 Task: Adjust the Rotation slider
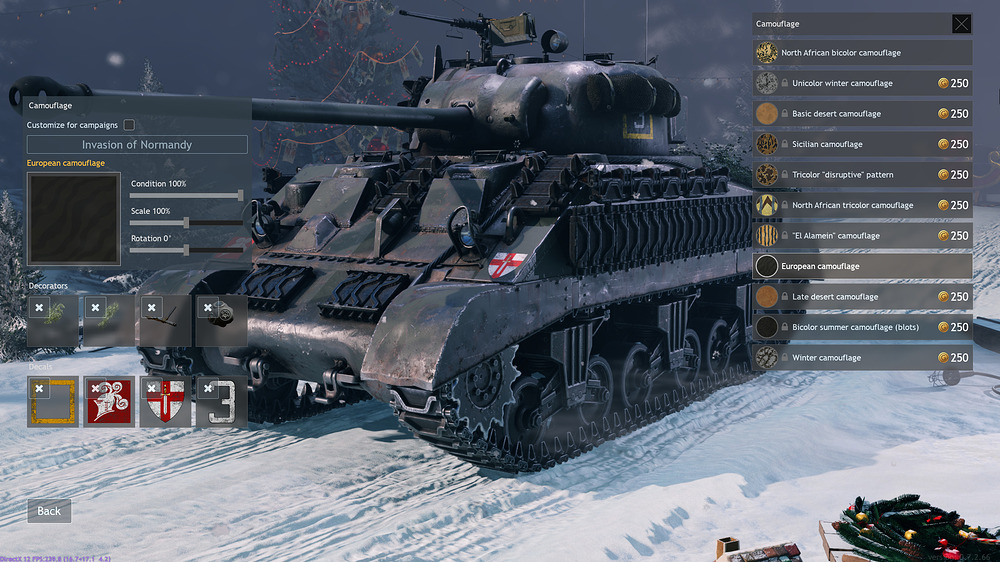tap(187, 250)
